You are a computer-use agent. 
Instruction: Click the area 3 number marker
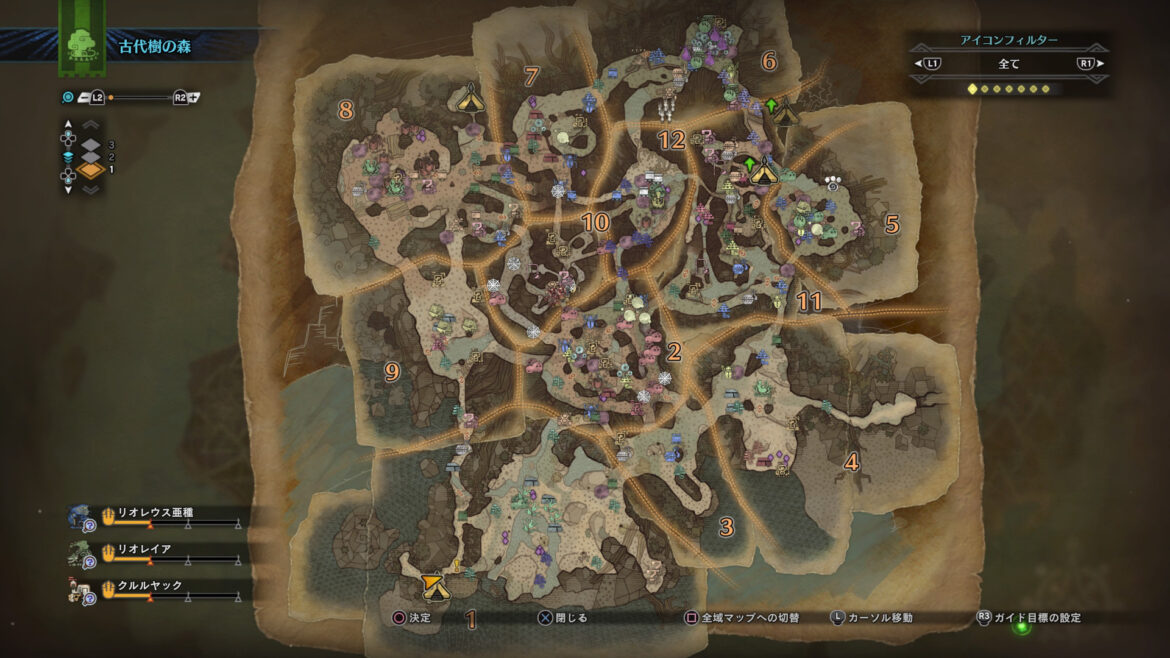pyautogui.click(x=726, y=527)
